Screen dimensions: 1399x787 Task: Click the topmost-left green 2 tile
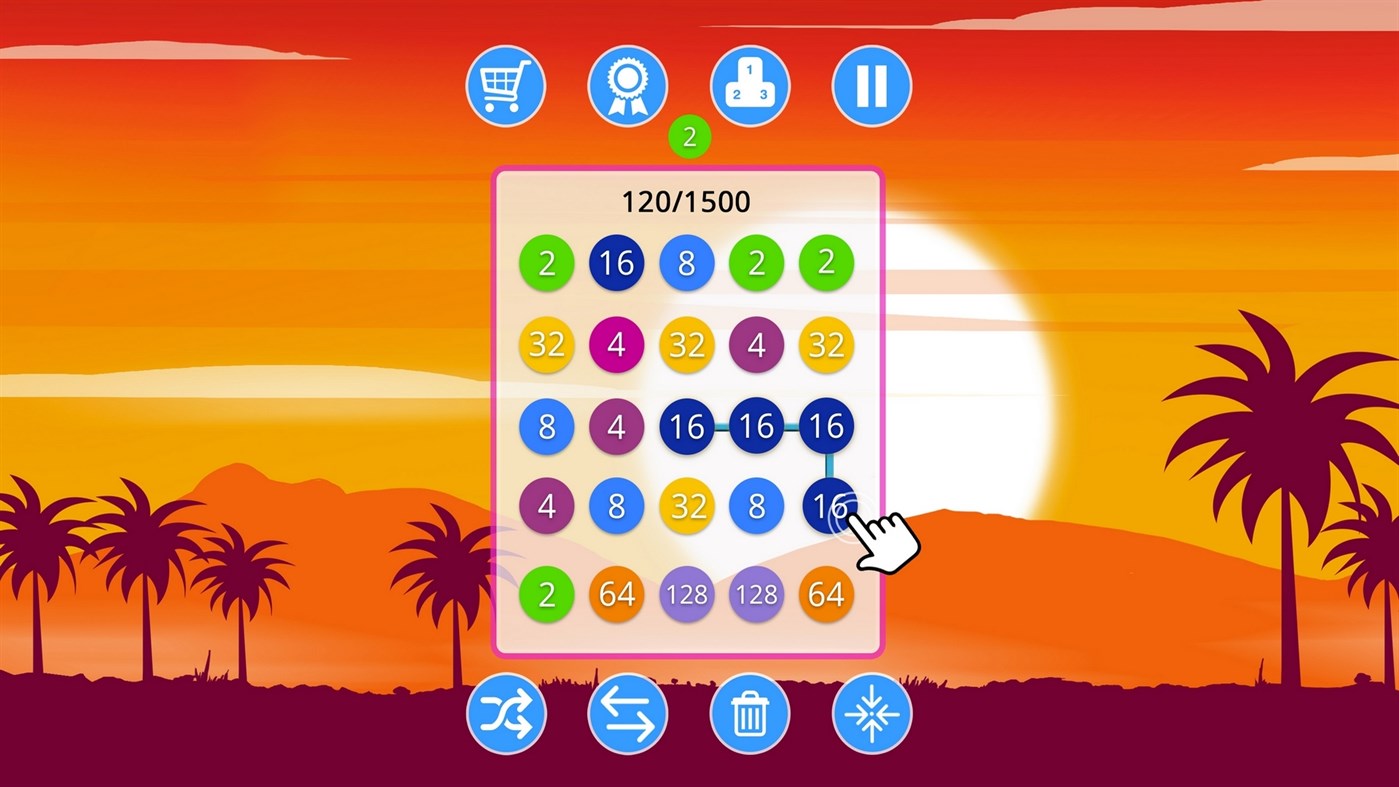(548, 264)
